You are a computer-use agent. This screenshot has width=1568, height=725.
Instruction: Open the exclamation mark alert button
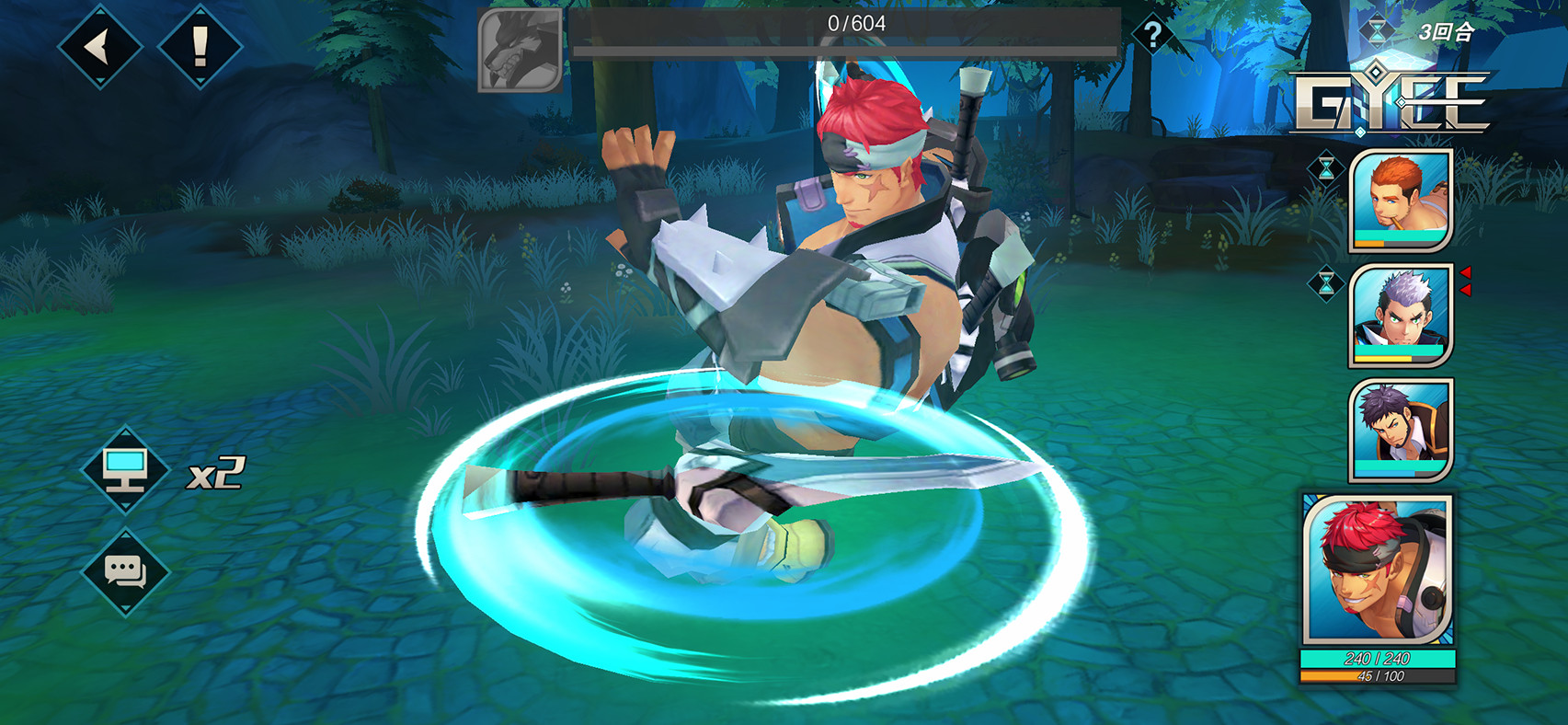tap(200, 46)
